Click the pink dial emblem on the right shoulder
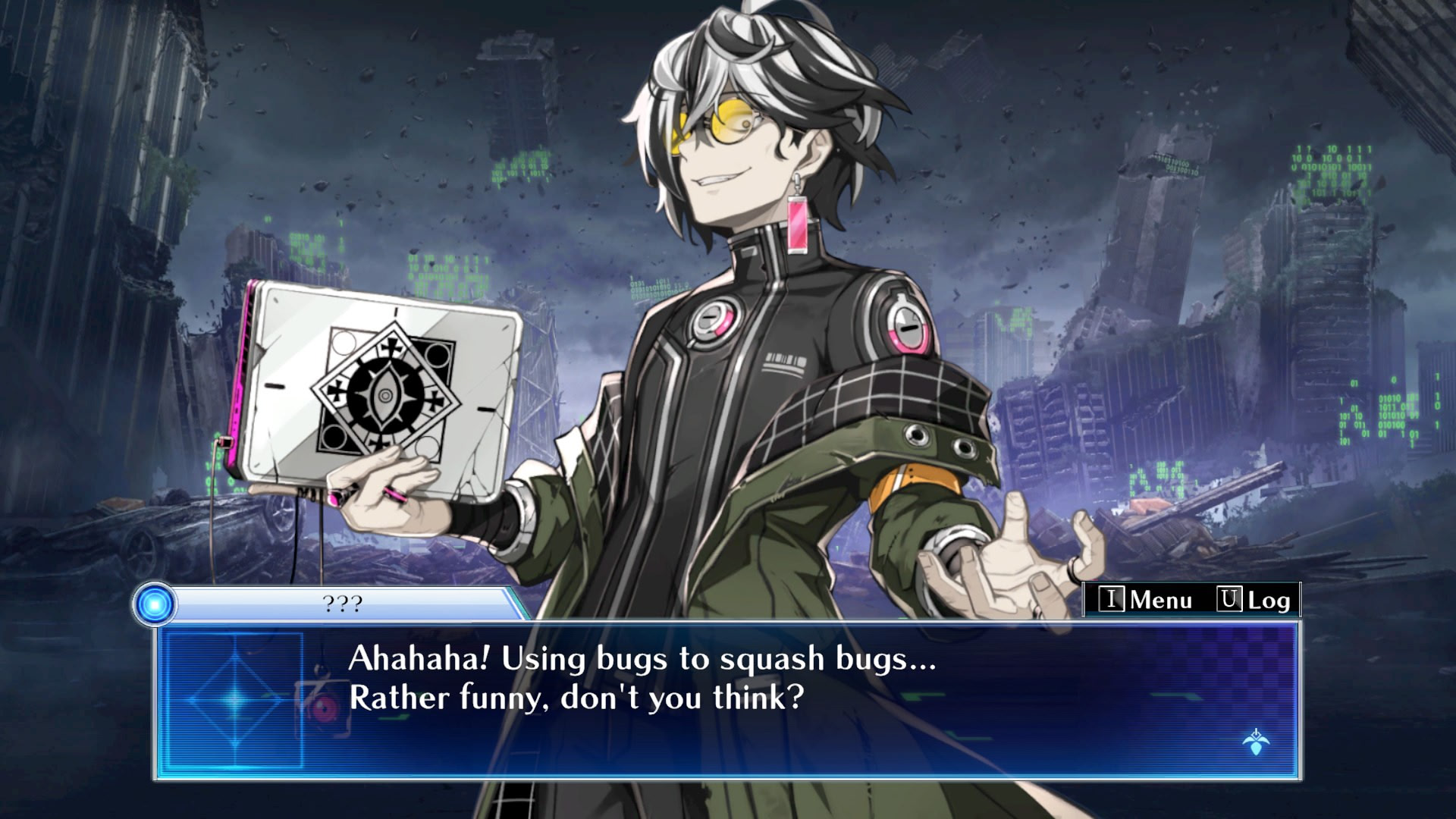 (905, 331)
